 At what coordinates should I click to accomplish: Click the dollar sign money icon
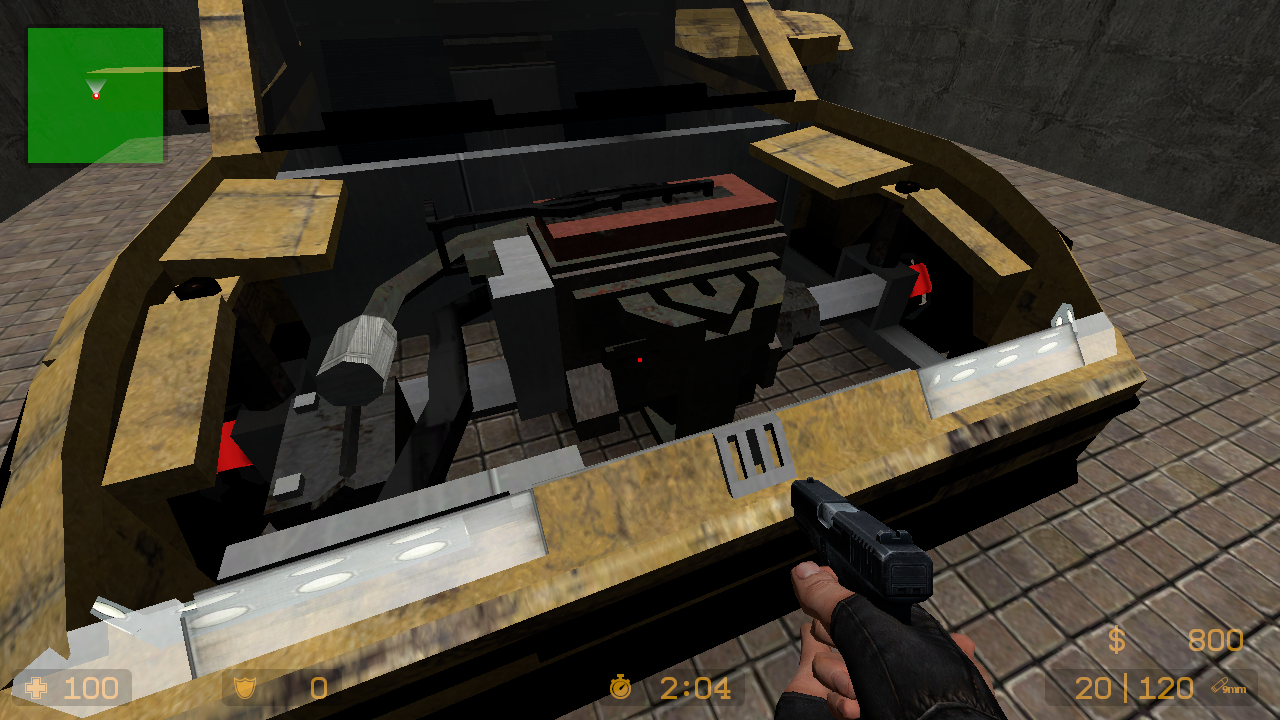tap(1117, 641)
